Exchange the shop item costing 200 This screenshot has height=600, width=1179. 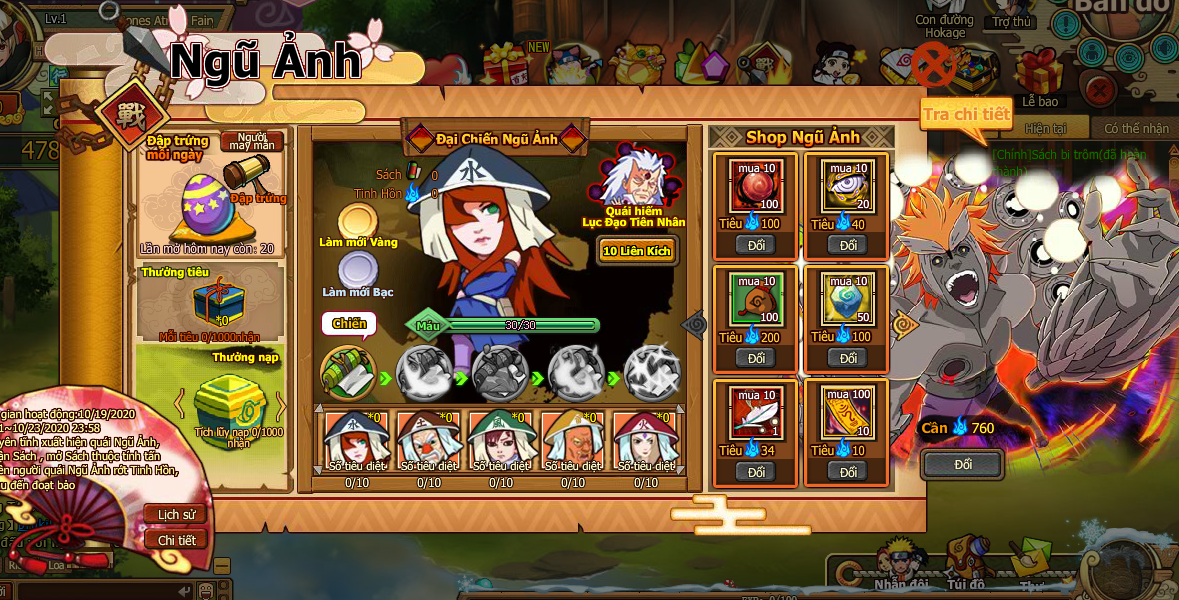755,358
